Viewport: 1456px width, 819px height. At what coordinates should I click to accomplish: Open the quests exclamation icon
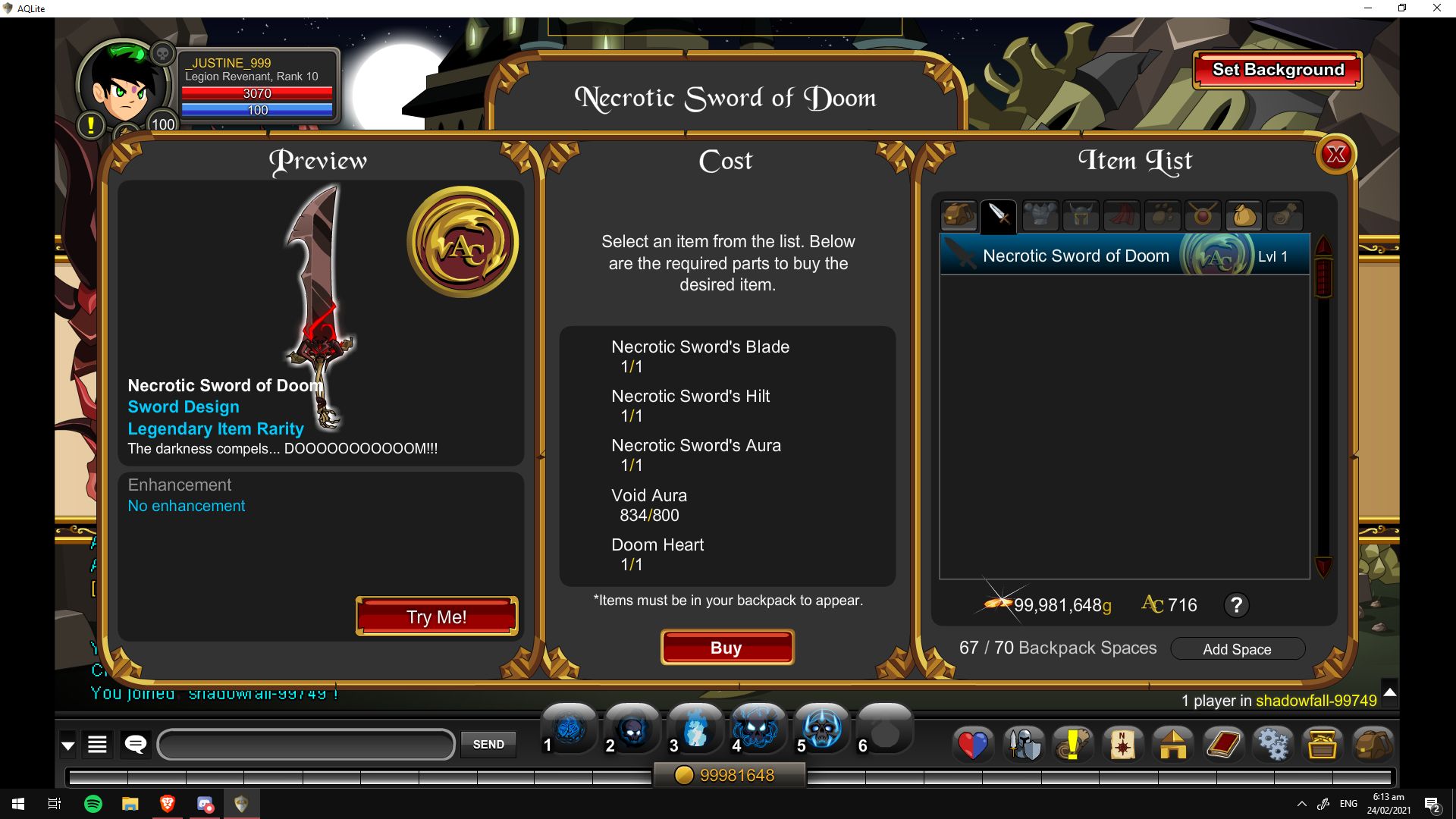[1074, 745]
